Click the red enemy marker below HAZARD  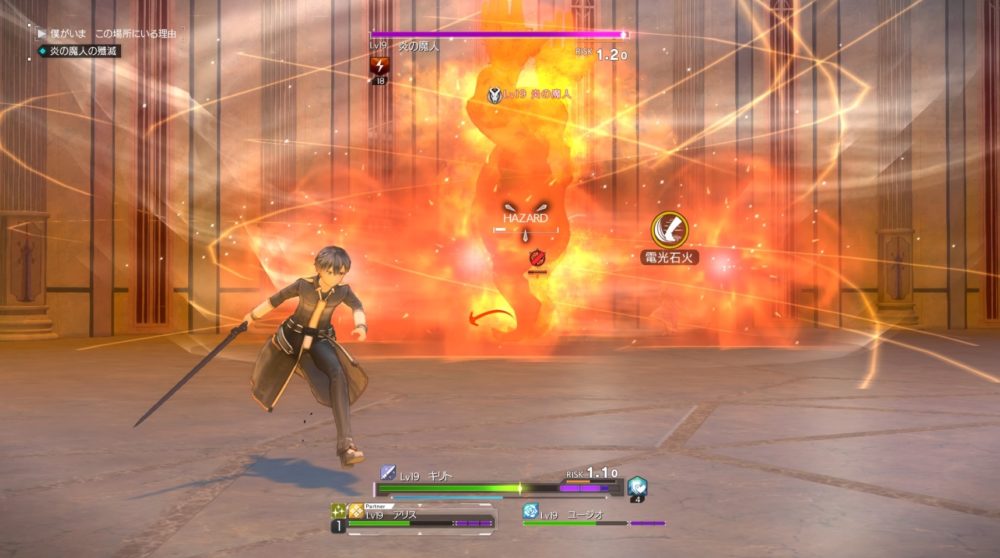point(536,258)
